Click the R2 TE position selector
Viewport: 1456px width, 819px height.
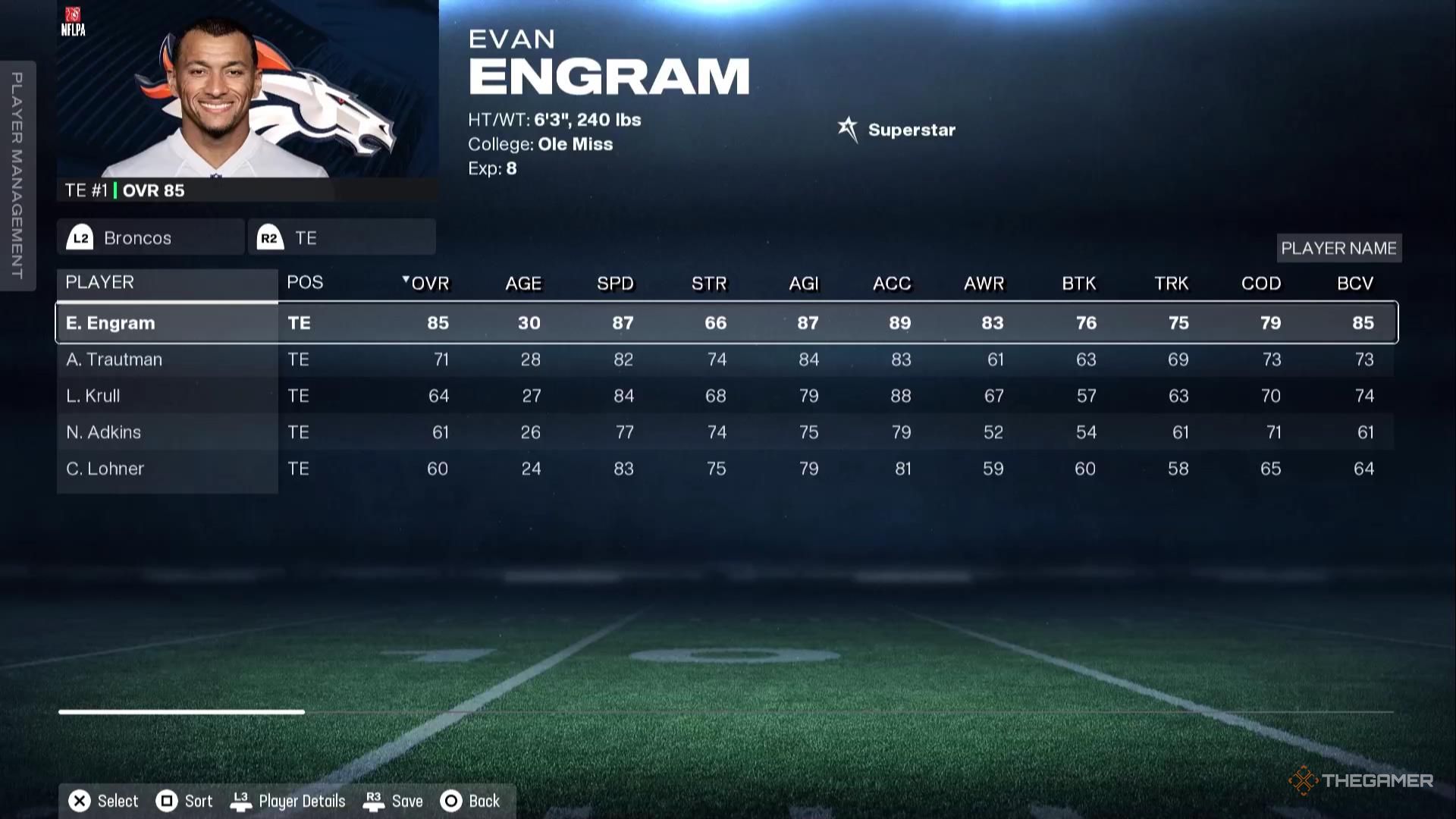[x=341, y=237]
